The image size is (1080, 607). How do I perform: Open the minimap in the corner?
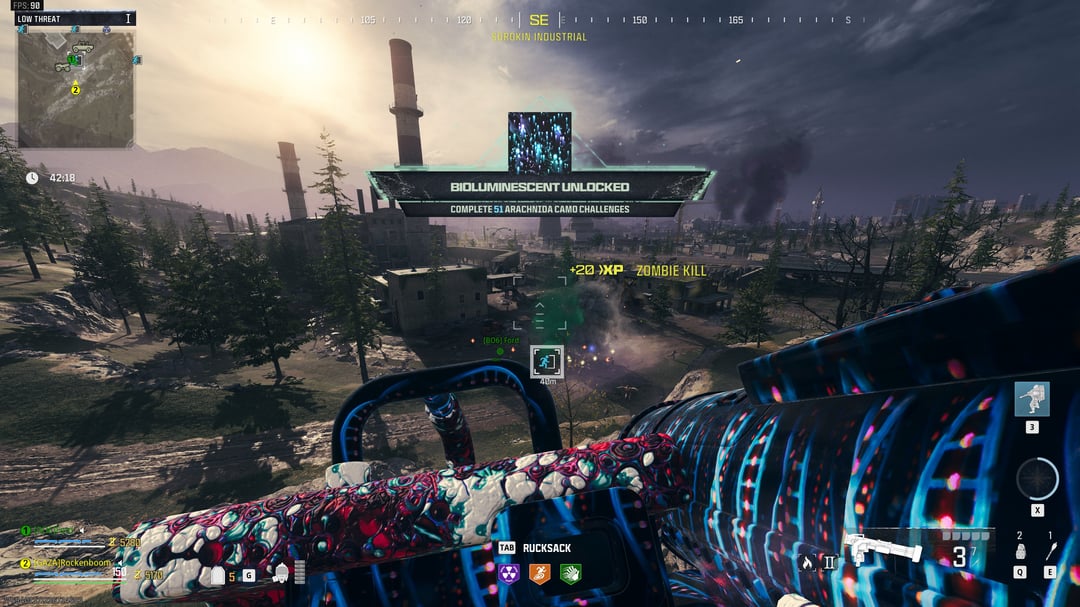tap(75, 87)
